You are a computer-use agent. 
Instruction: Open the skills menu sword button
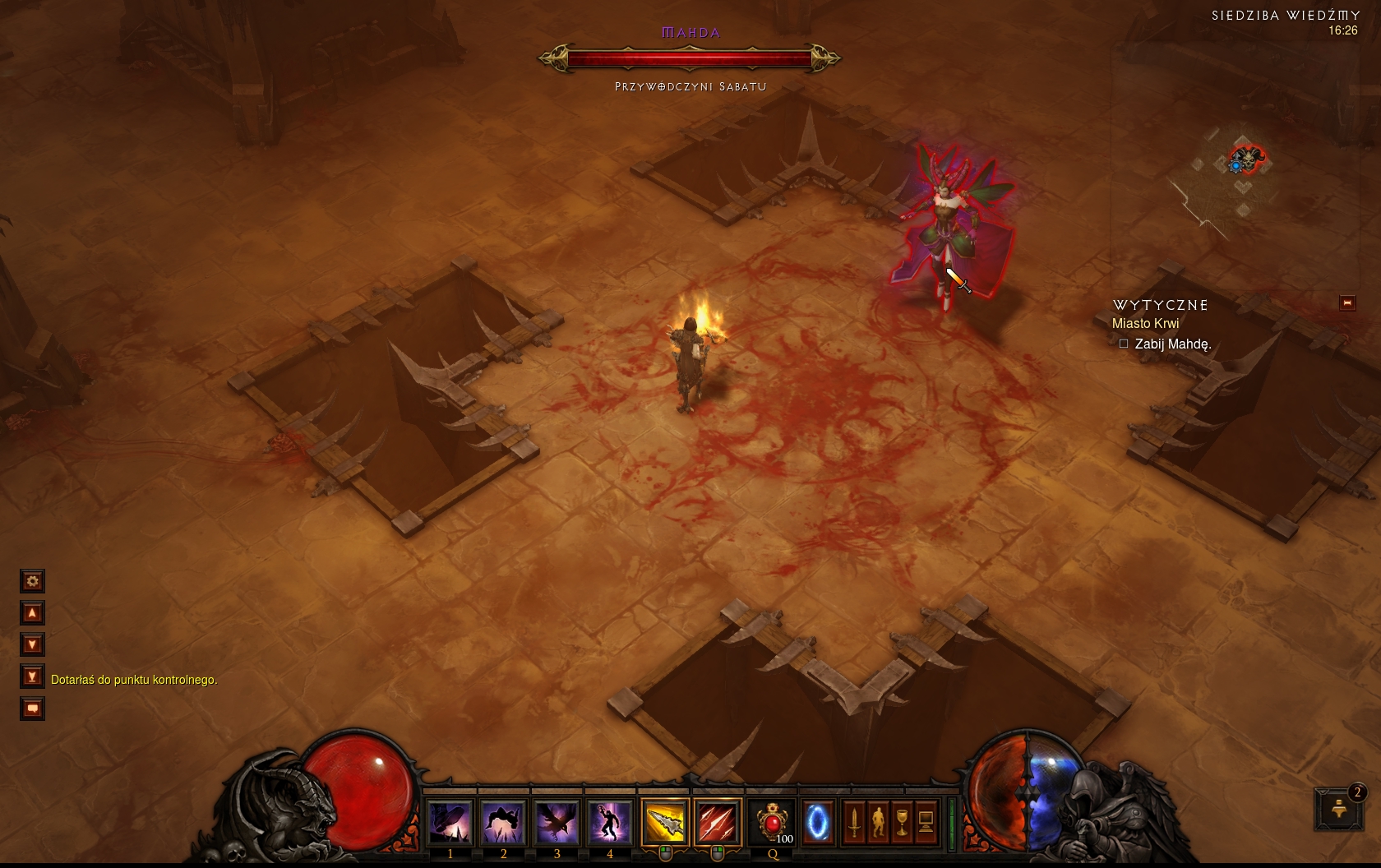pos(854,821)
